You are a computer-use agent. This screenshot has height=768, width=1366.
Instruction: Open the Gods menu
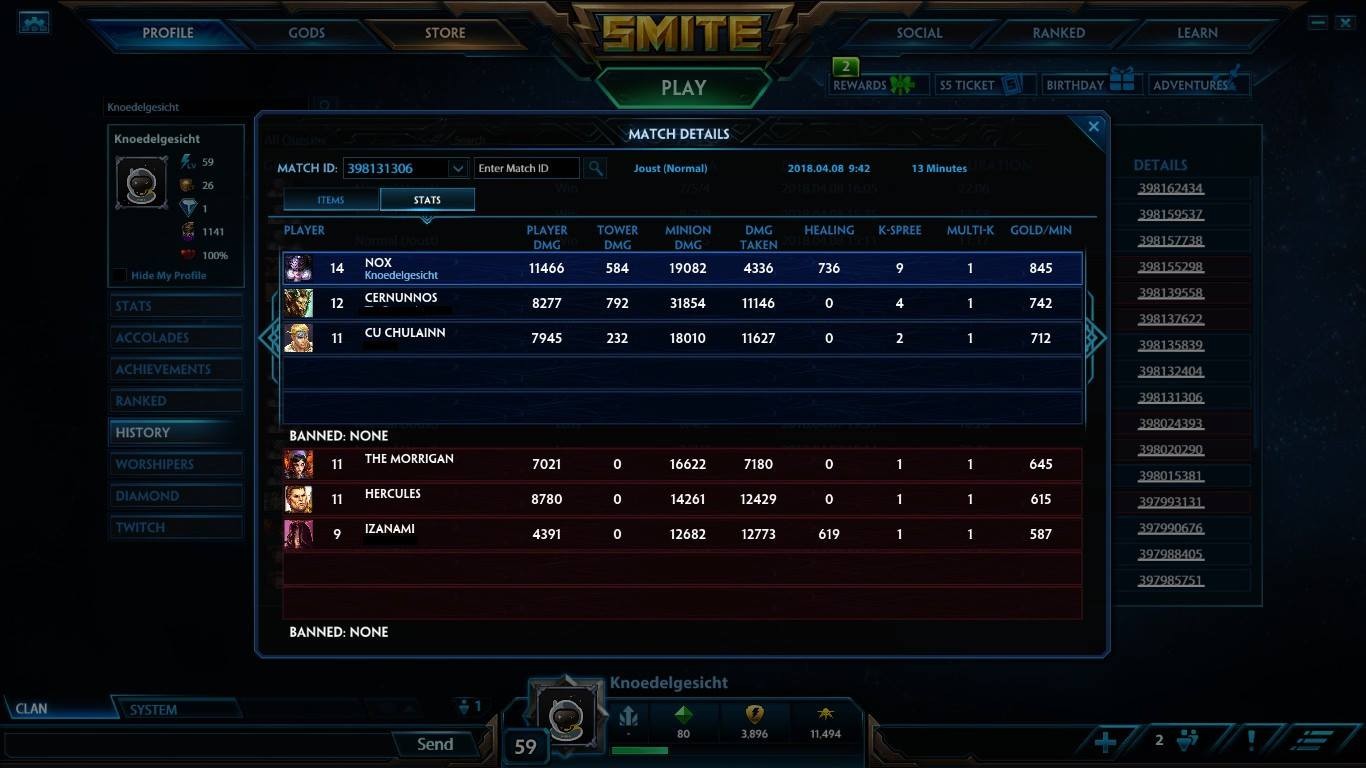tap(306, 33)
